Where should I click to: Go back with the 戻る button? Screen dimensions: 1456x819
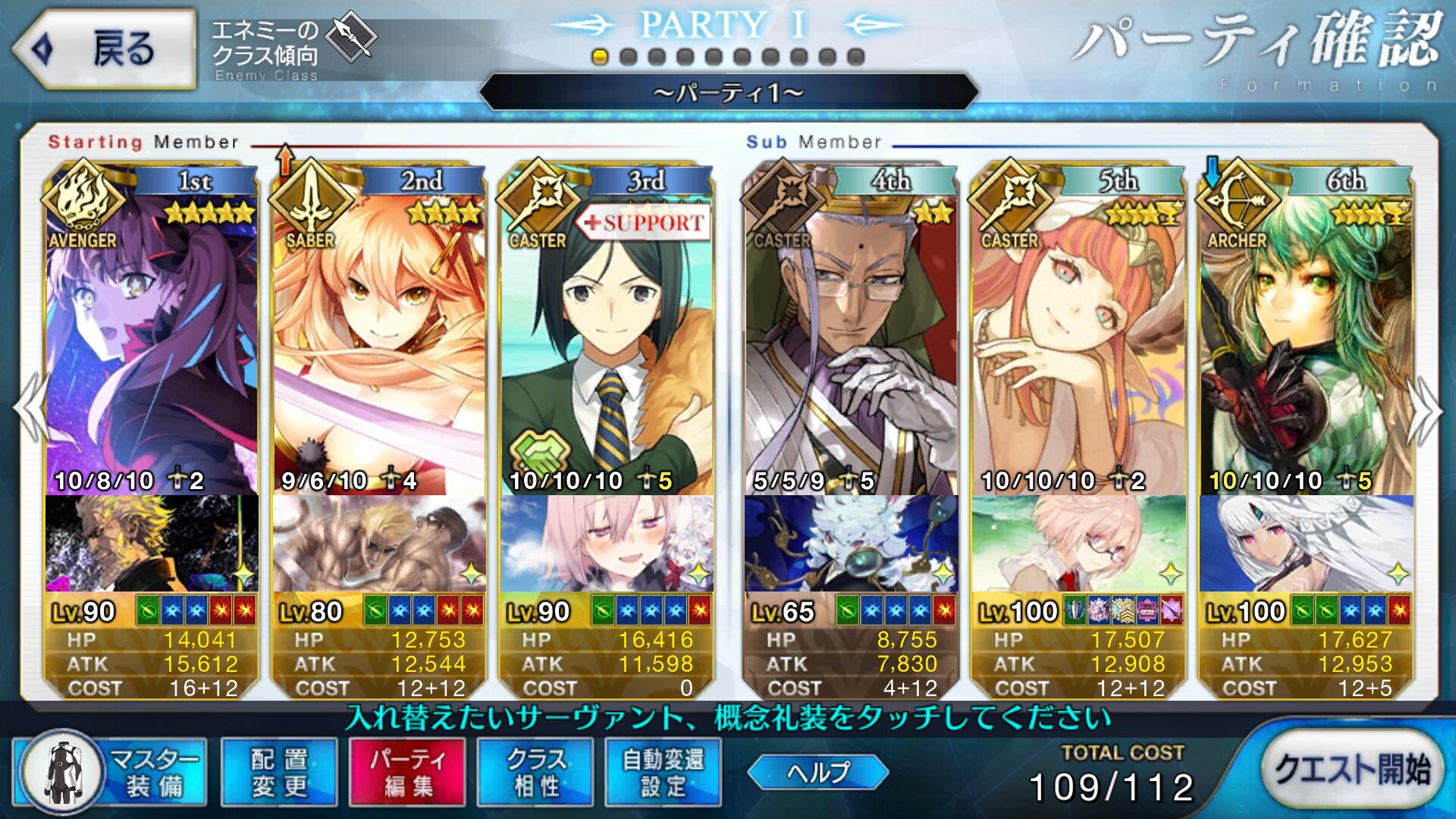105,49
